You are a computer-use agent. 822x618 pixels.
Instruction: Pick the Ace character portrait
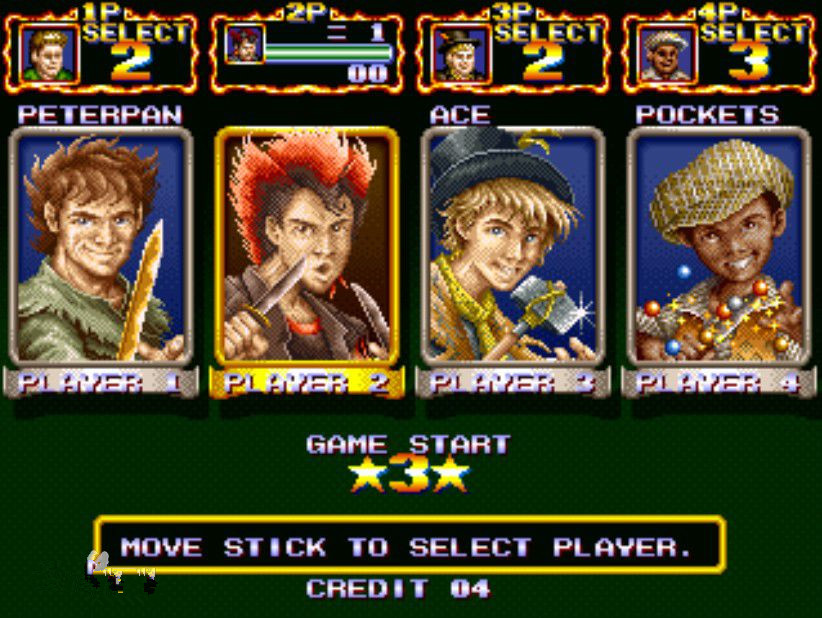pyautogui.click(x=512, y=246)
